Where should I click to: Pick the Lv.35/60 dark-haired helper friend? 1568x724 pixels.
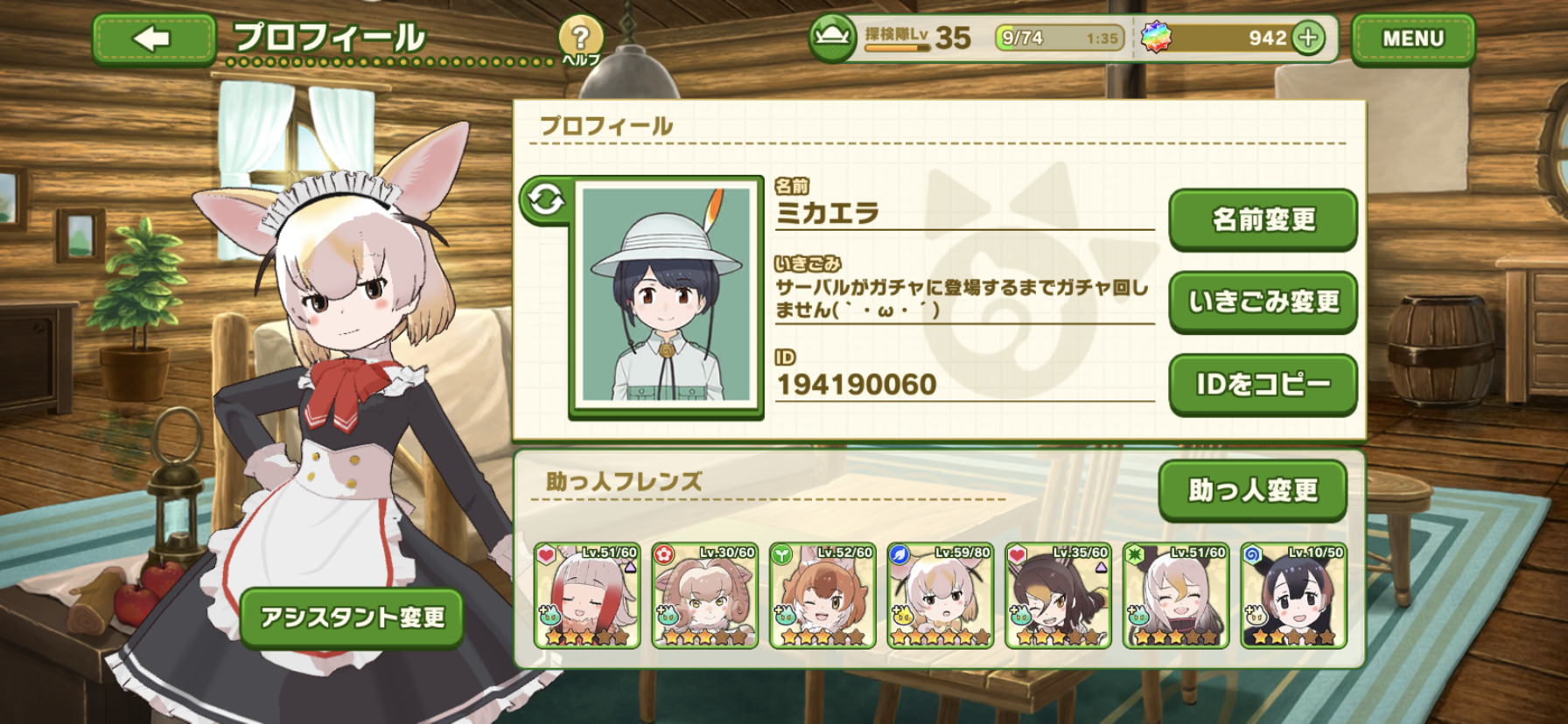1058,595
